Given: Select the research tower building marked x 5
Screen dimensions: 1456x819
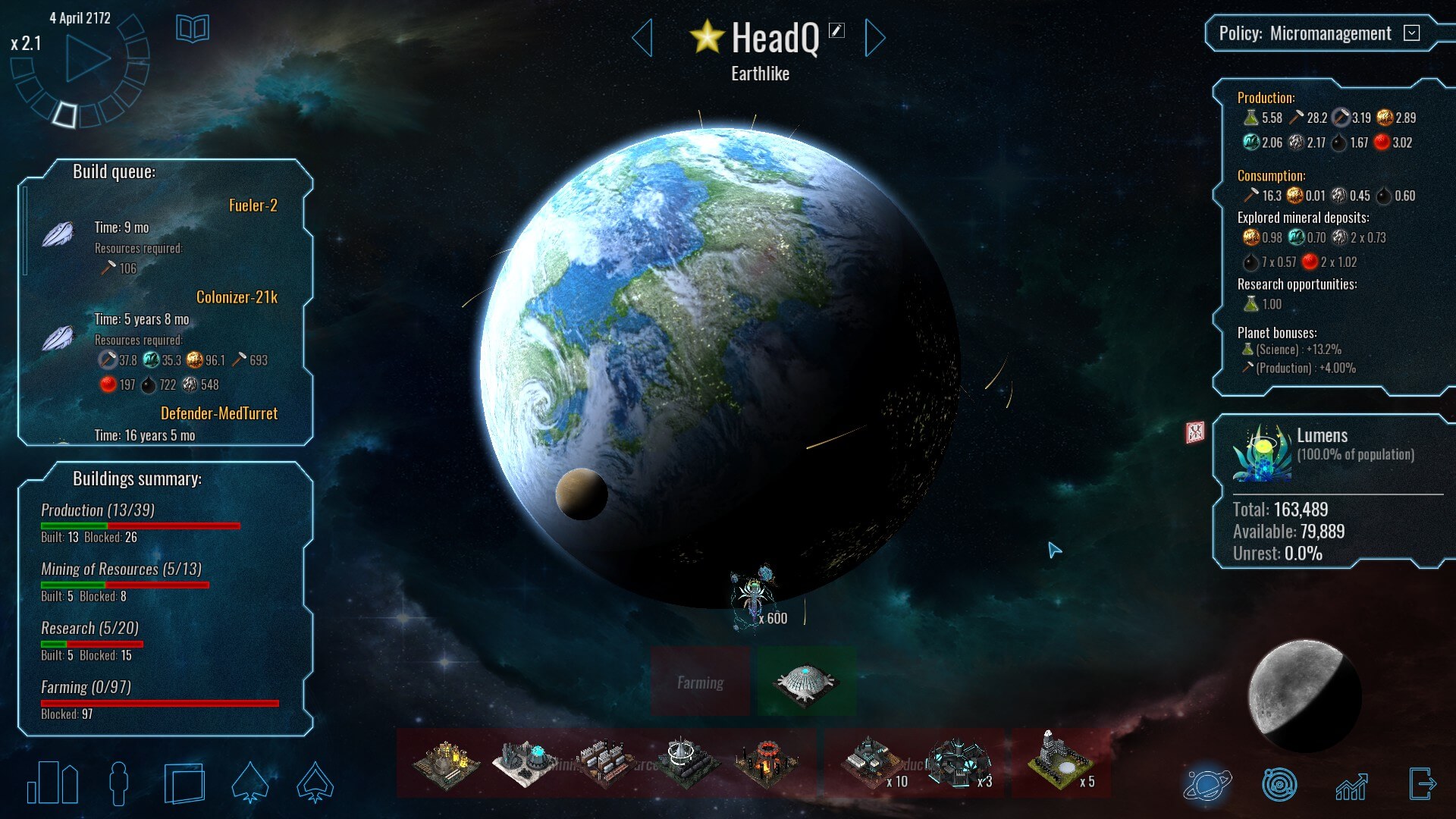Looking at the screenshot, I should click(x=1059, y=763).
